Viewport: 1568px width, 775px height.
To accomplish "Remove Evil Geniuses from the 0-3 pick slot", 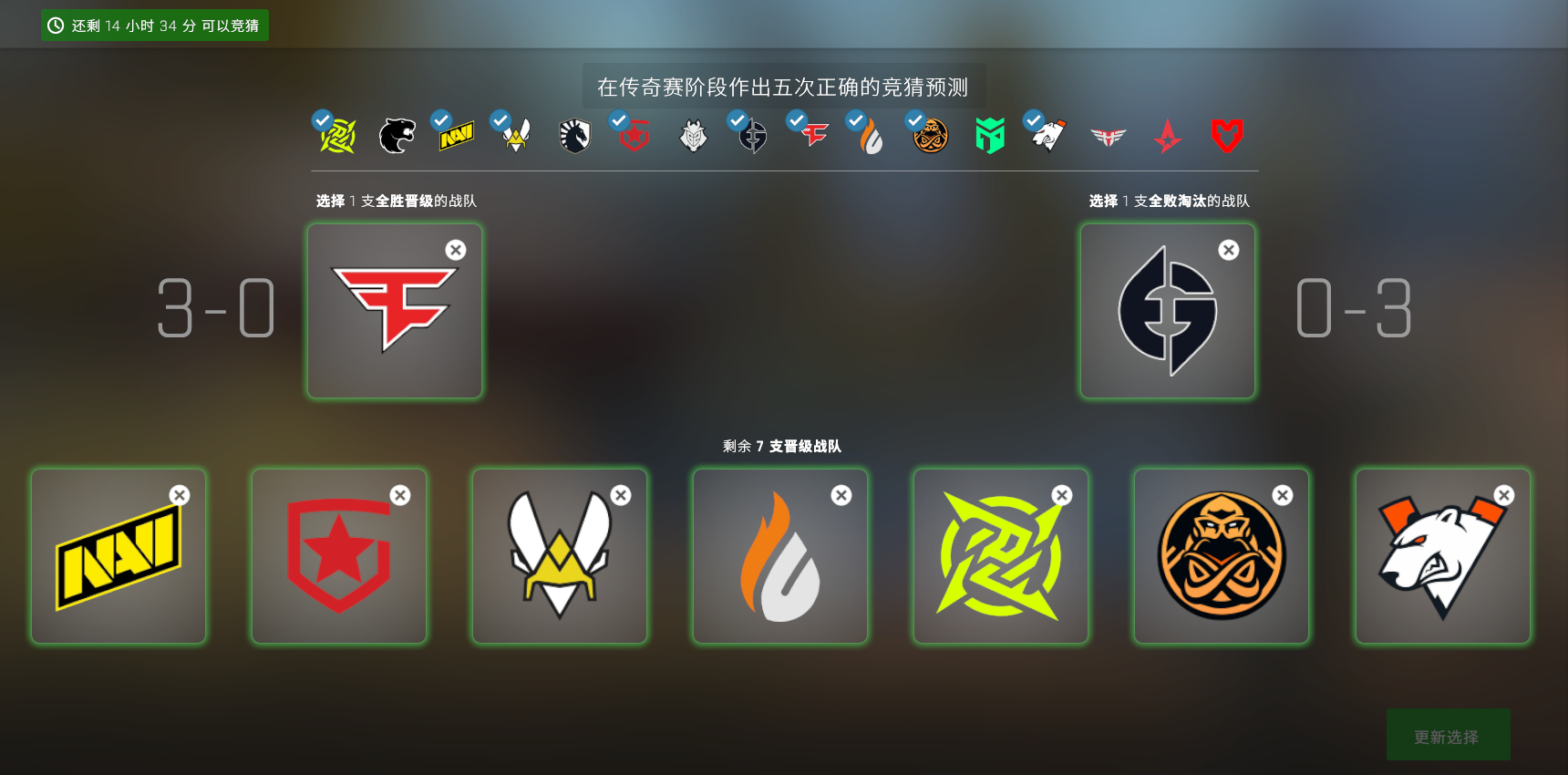I will [x=1229, y=250].
